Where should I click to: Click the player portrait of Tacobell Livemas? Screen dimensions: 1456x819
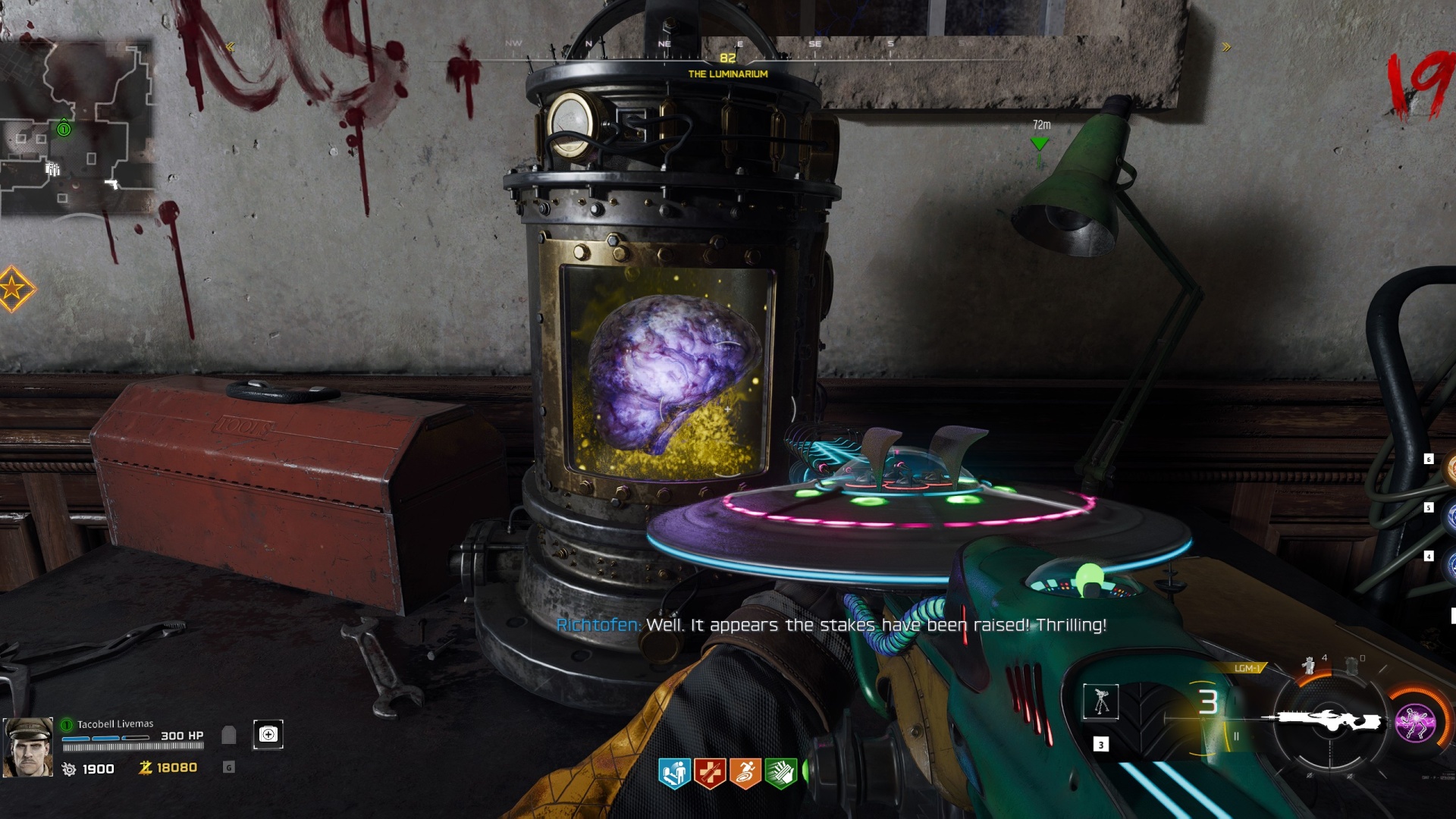(x=28, y=747)
